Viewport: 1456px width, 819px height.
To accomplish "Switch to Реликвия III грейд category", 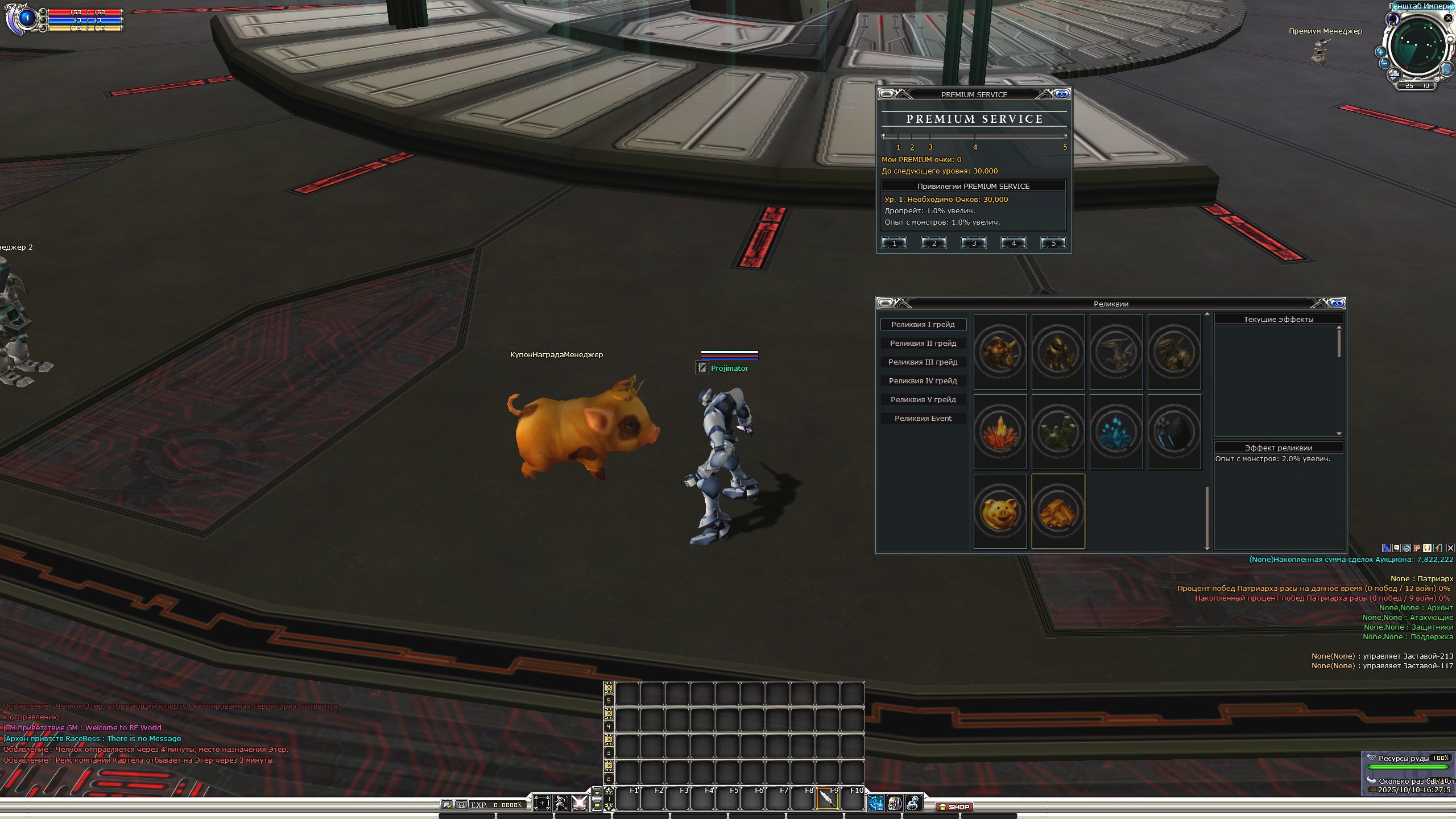I will point(923,362).
